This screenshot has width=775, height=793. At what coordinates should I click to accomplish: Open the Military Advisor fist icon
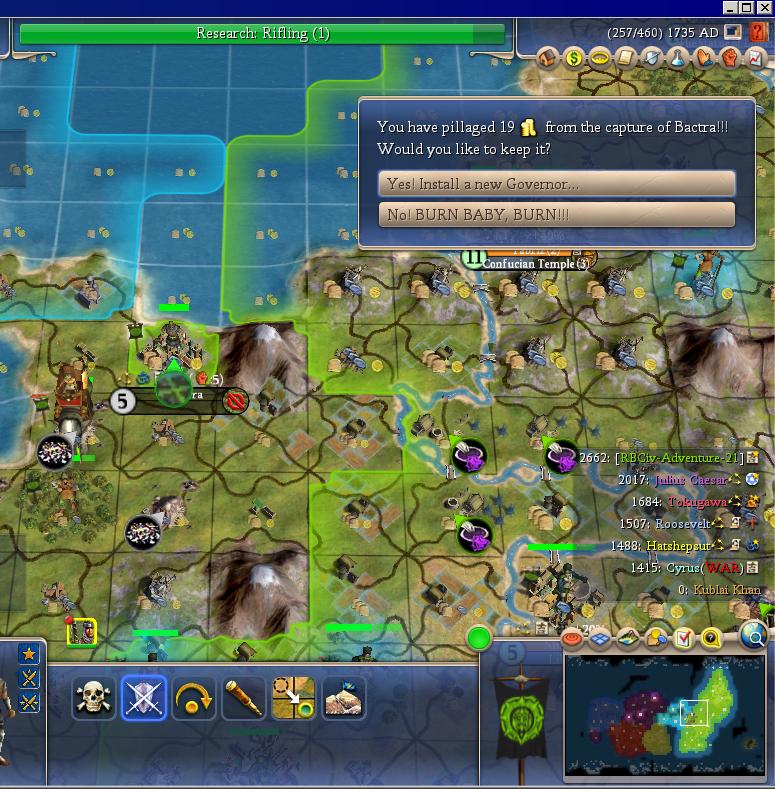pos(730,58)
